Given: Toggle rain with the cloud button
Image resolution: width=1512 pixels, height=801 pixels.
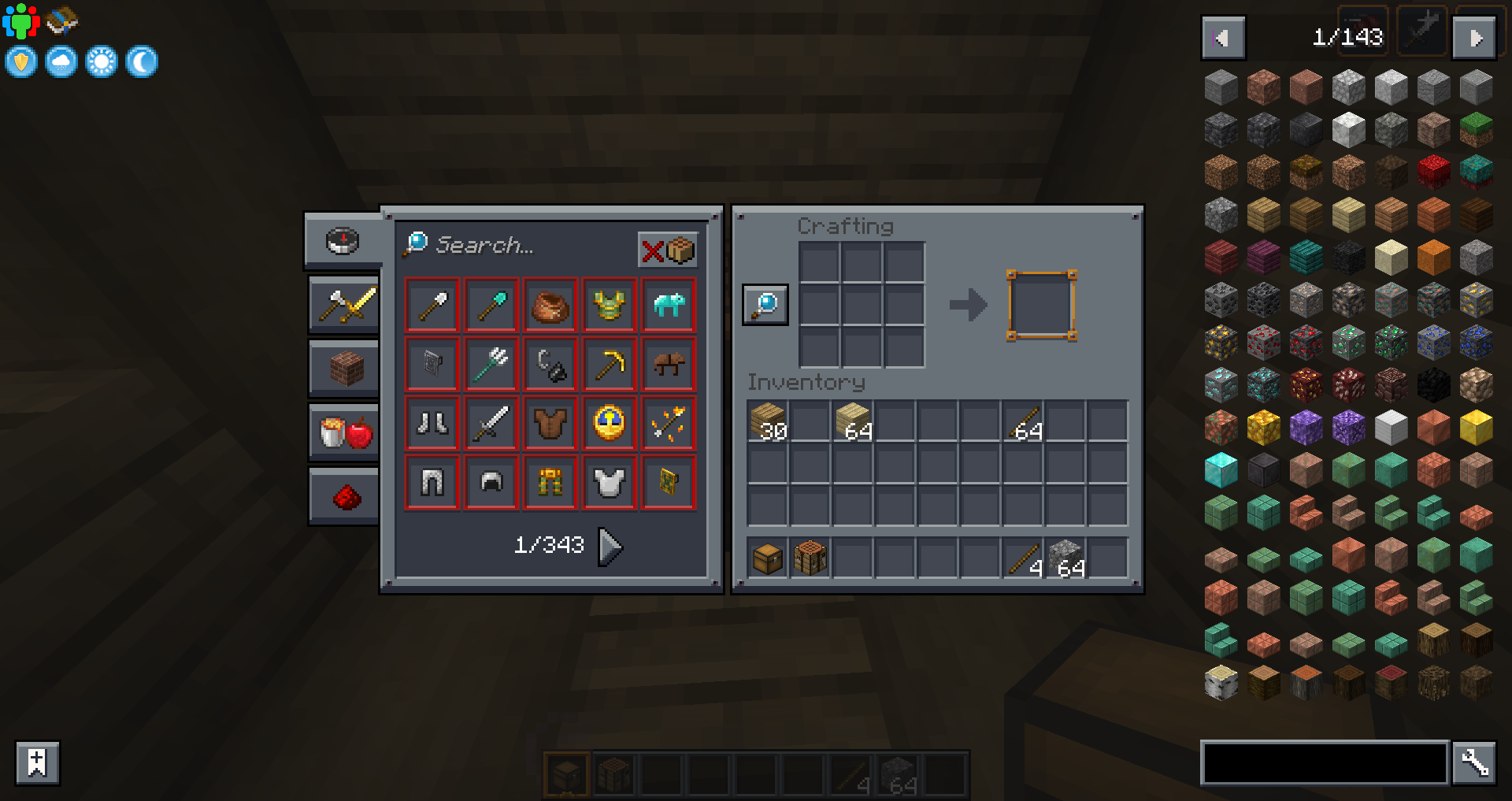Looking at the screenshot, I should pyautogui.click(x=61, y=61).
